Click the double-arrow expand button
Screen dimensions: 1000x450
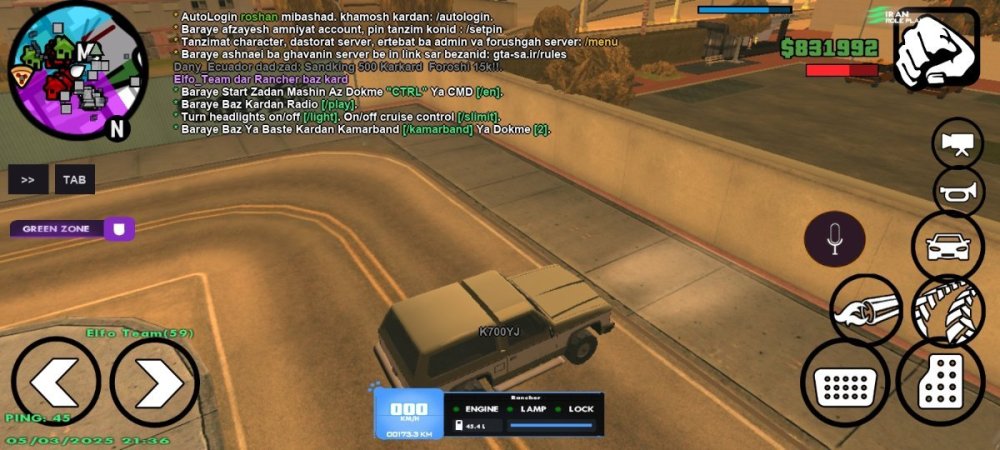[28, 180]
